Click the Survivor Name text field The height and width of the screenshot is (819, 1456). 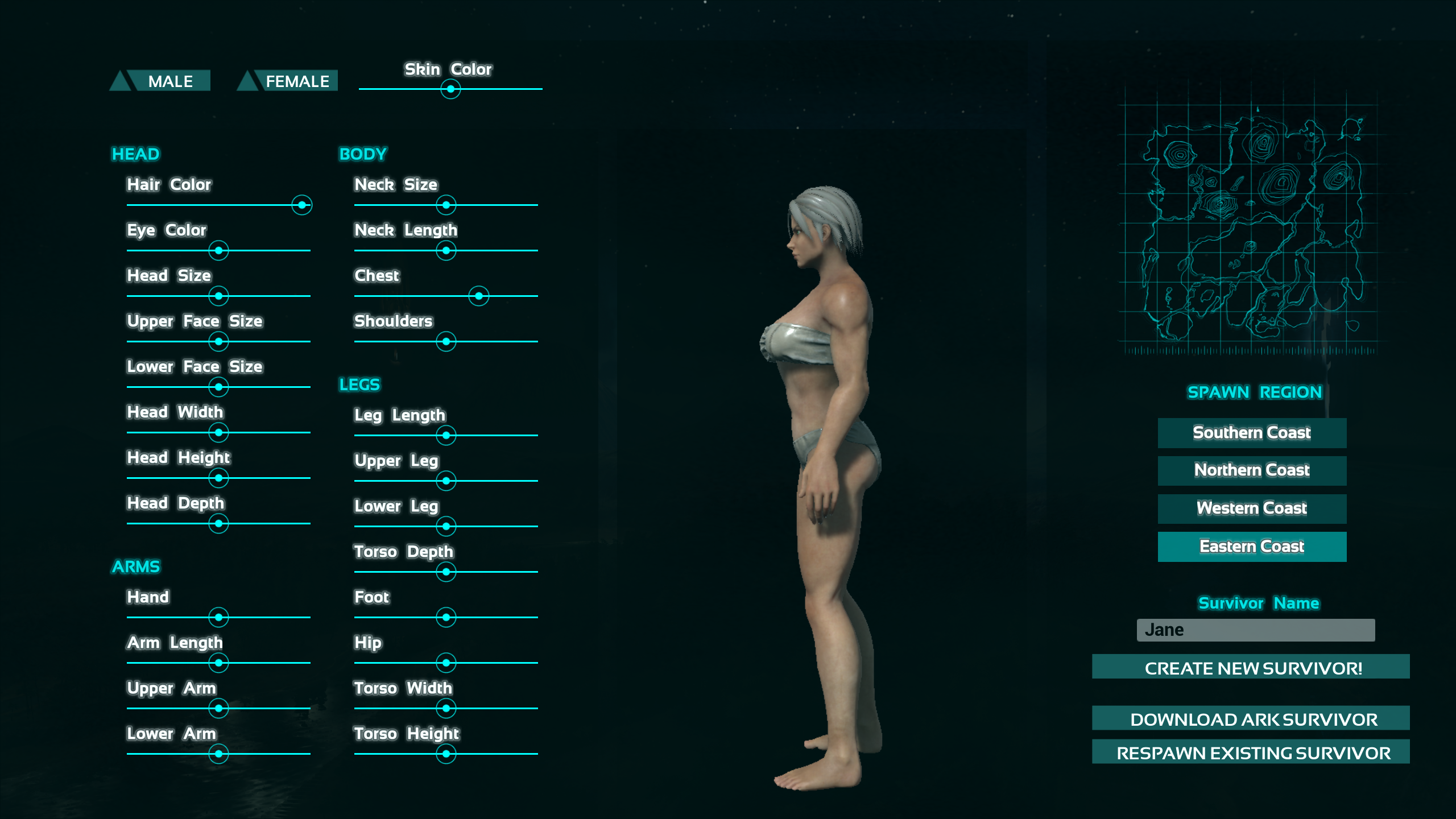click(1255, 630)
